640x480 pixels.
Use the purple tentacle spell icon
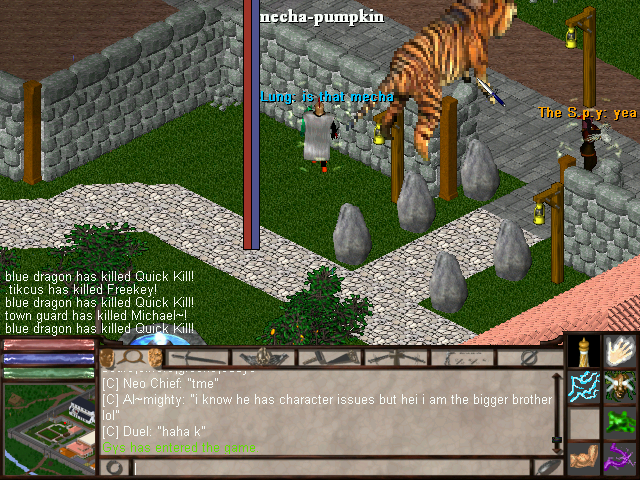[620, 458]
